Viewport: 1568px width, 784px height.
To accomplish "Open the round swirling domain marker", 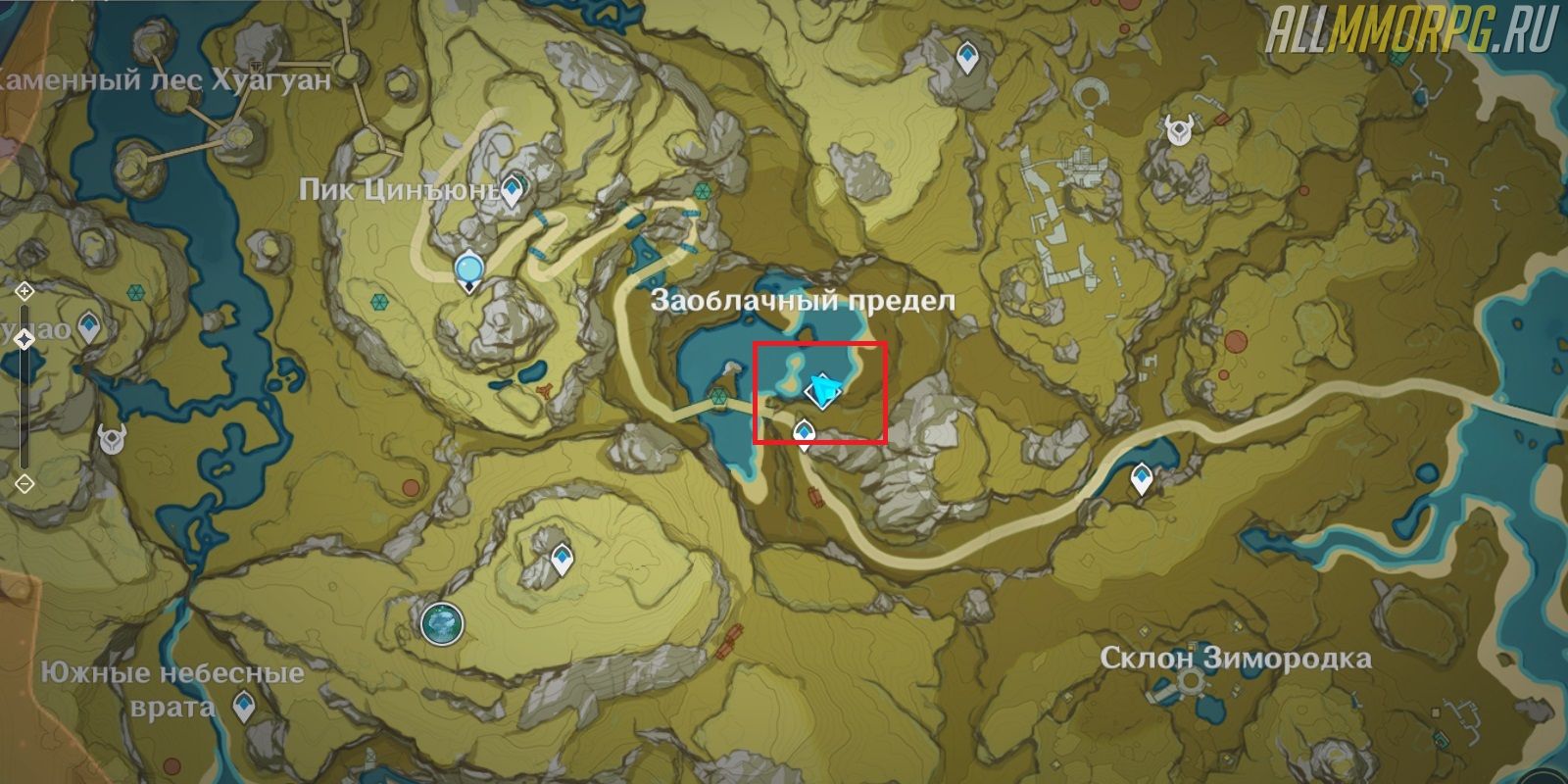I will click(x=441, y=621).
